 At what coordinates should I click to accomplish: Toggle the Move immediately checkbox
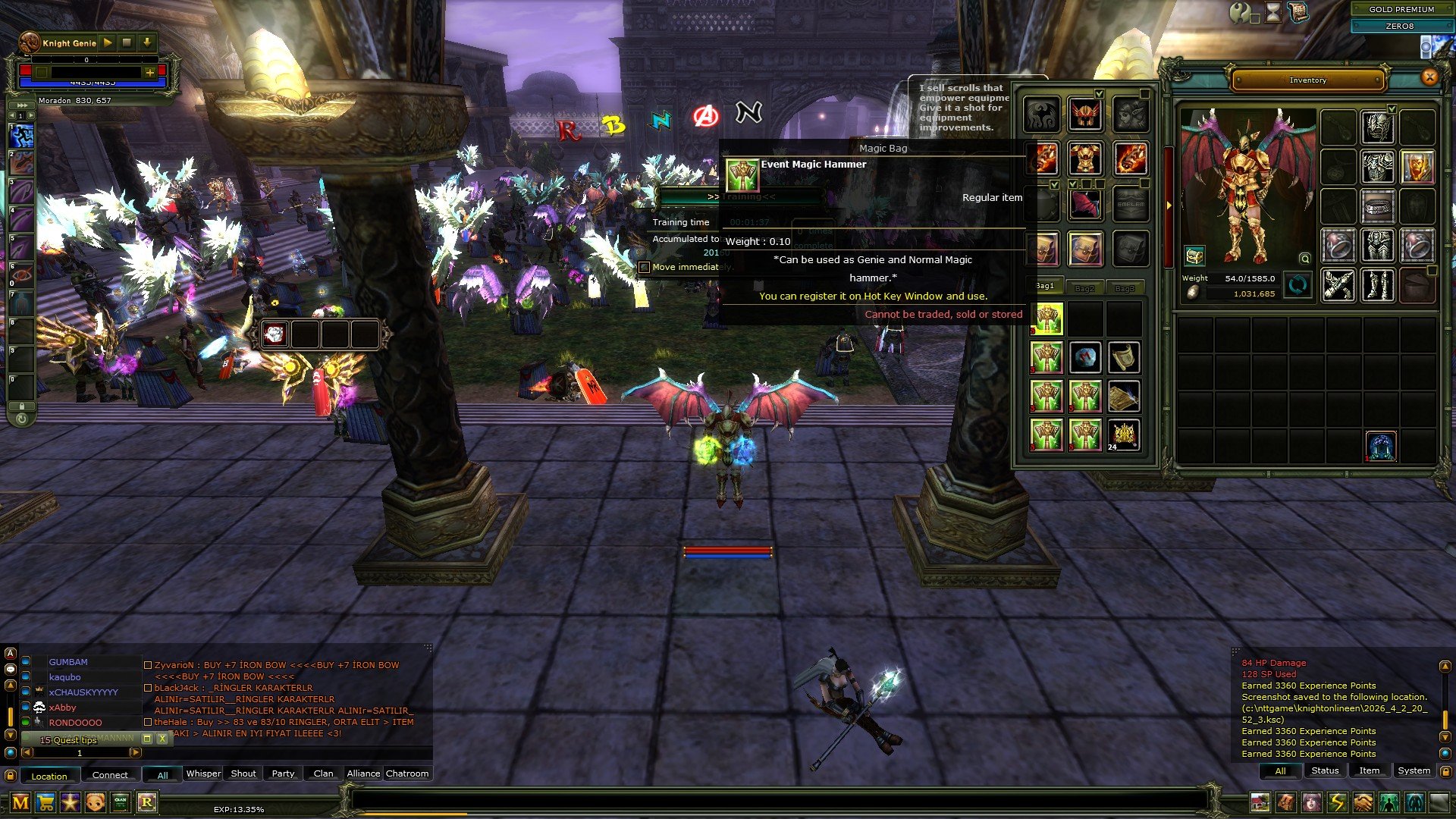(x=645, y=267)
